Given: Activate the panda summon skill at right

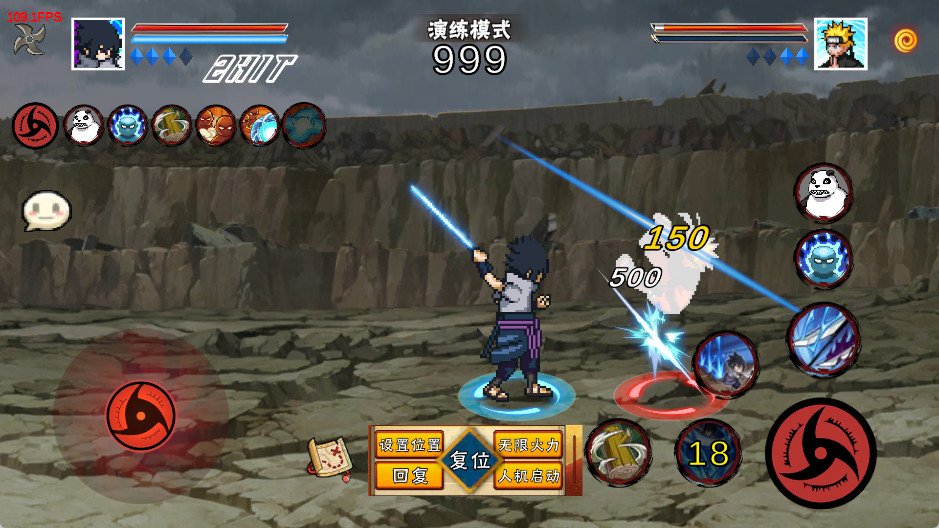Looking at the screenshot, I should (824, 192).
